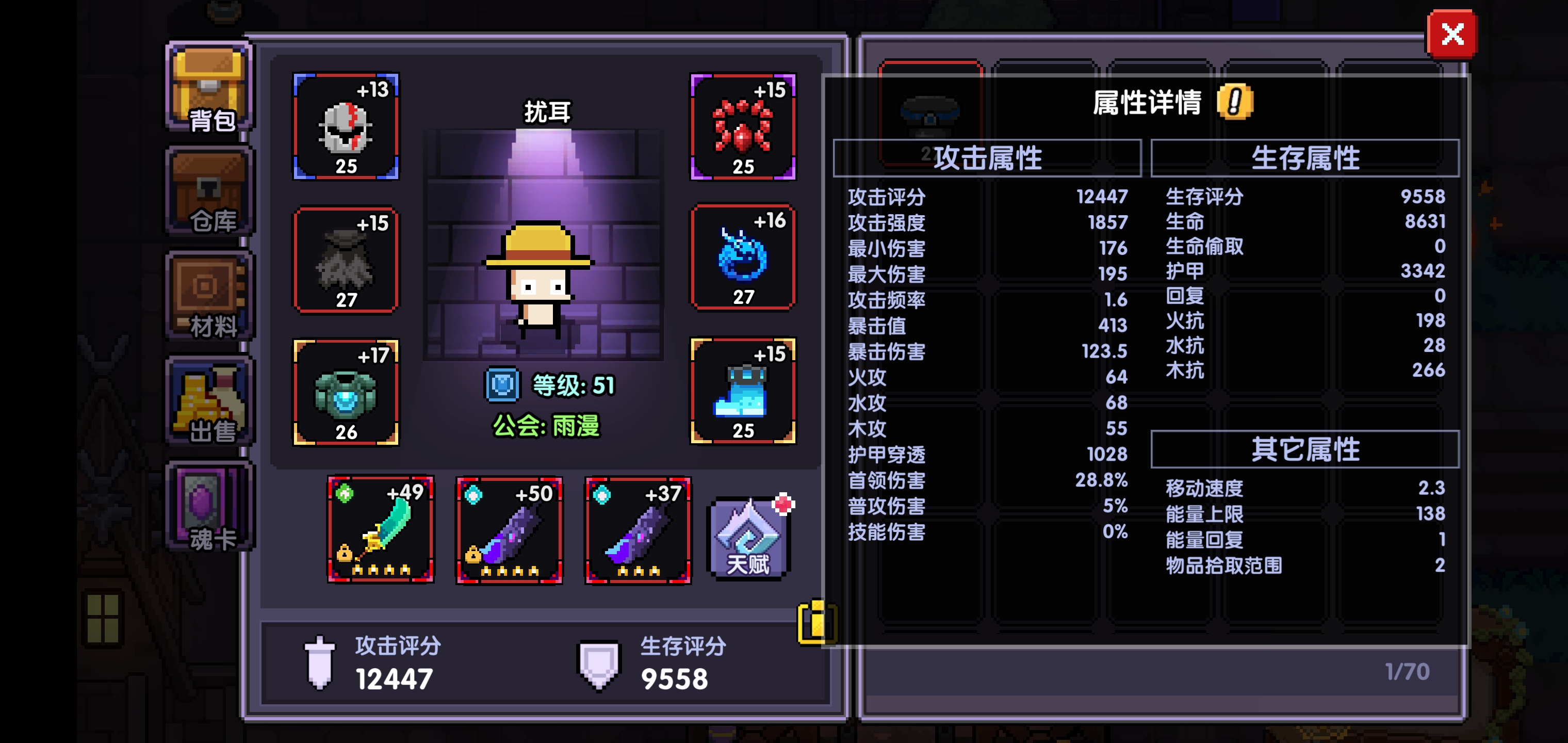Select the +16 ring equipment slot

[x=744, y=259]
